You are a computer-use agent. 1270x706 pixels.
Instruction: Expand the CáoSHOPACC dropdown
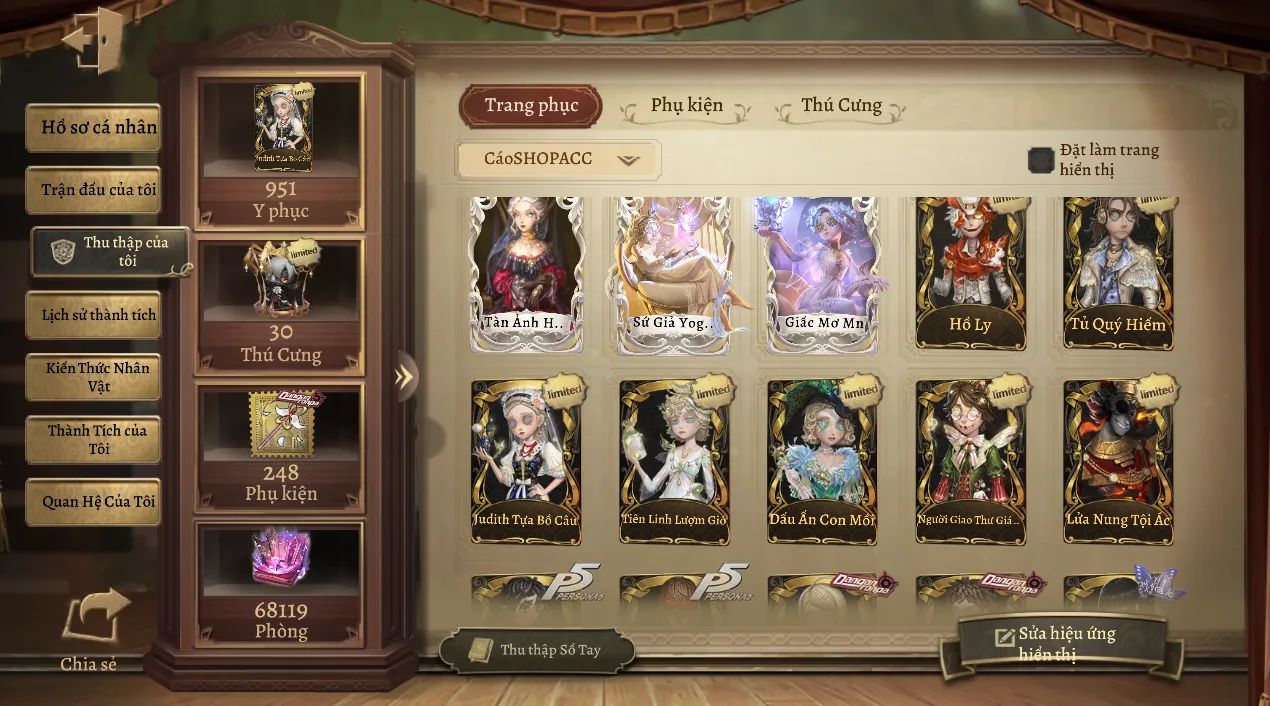coord(558,160)
